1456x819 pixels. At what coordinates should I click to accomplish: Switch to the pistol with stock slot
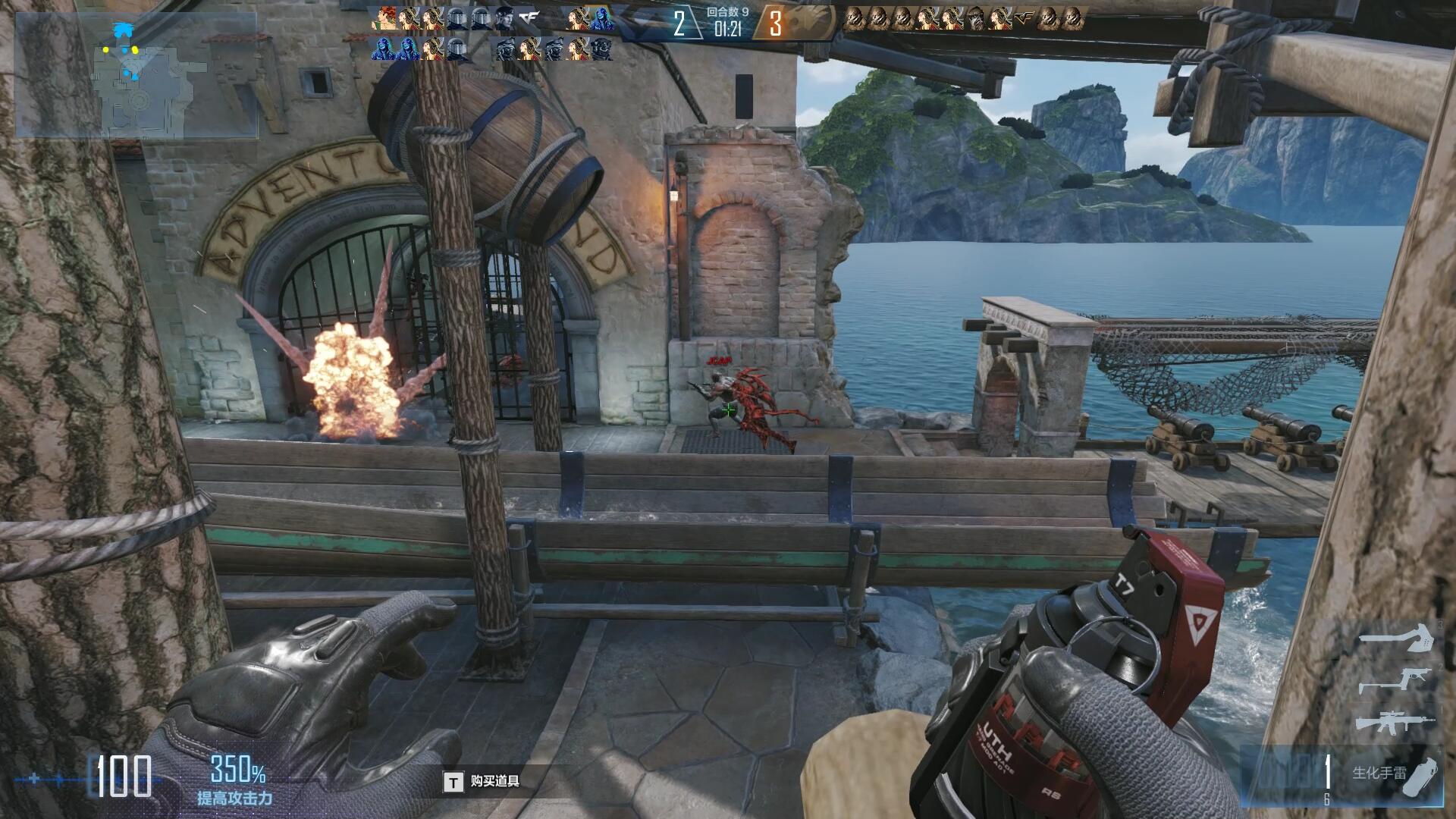1394,681
